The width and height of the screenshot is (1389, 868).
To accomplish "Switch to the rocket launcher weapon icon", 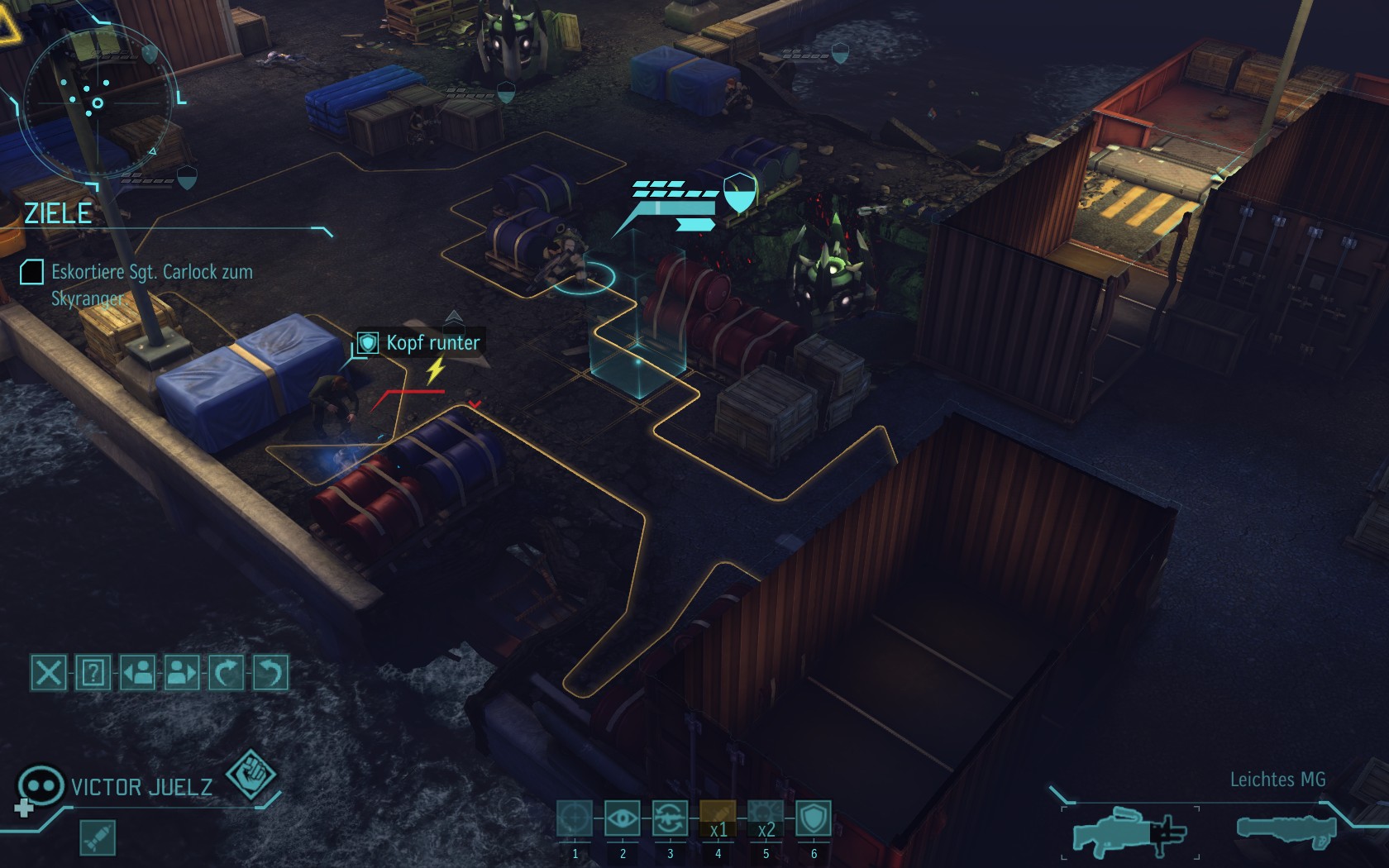I will pyautogui.click(x=1286, y=828).
